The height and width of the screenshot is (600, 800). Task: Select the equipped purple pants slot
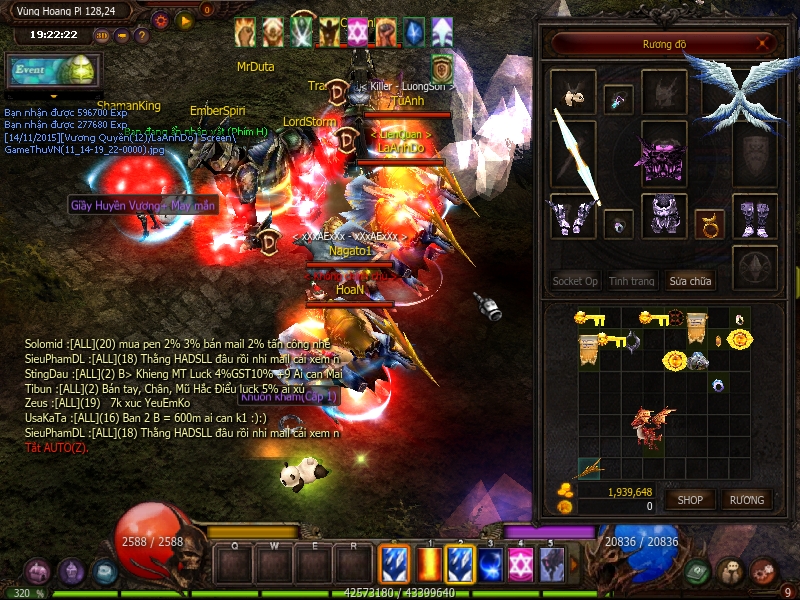(x=663, y=214)
